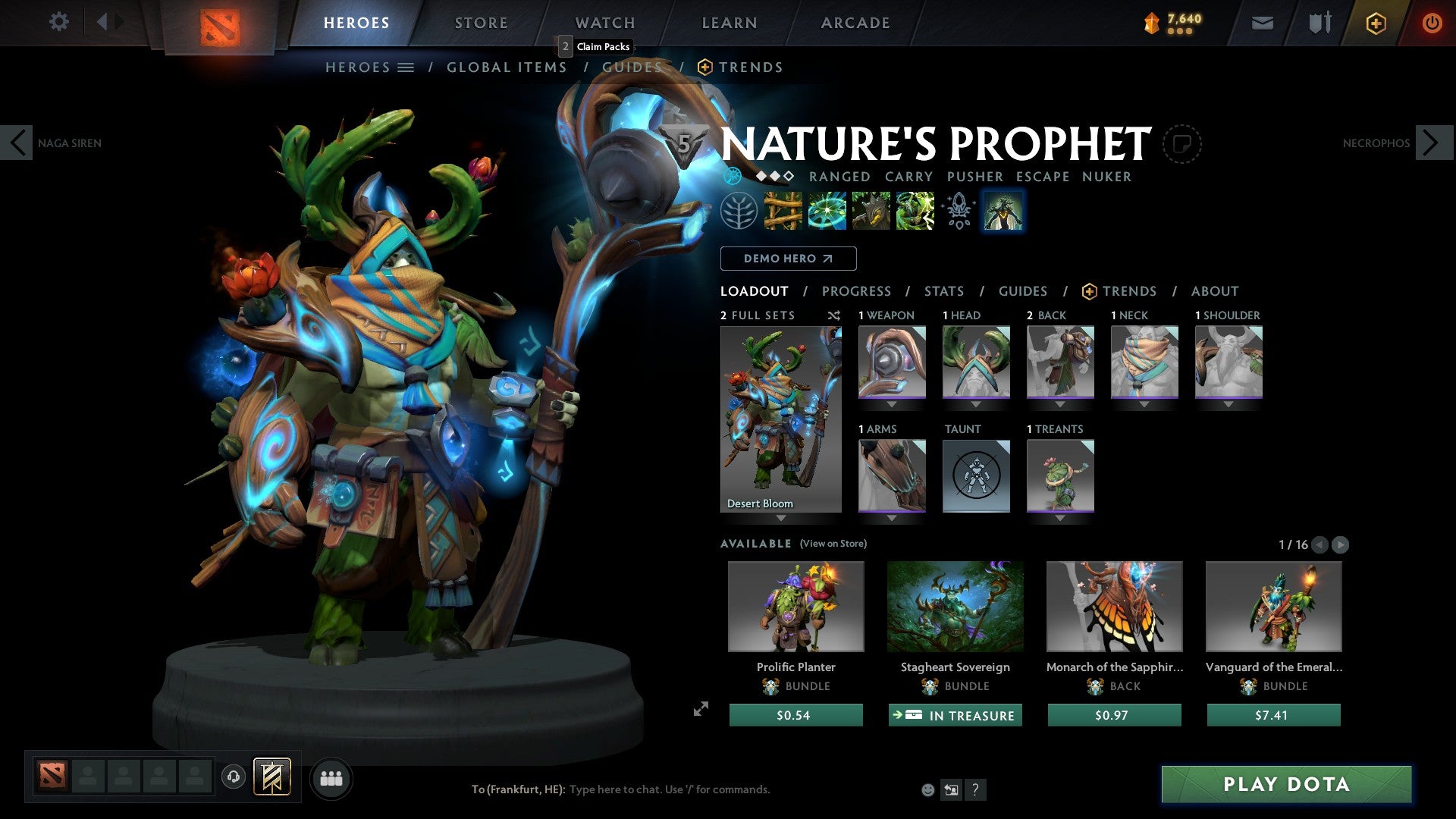The width and height of the screenshot is (1456, 819).
Task: Click the Dota Plus shield icon
Action: click(1374, 23)
